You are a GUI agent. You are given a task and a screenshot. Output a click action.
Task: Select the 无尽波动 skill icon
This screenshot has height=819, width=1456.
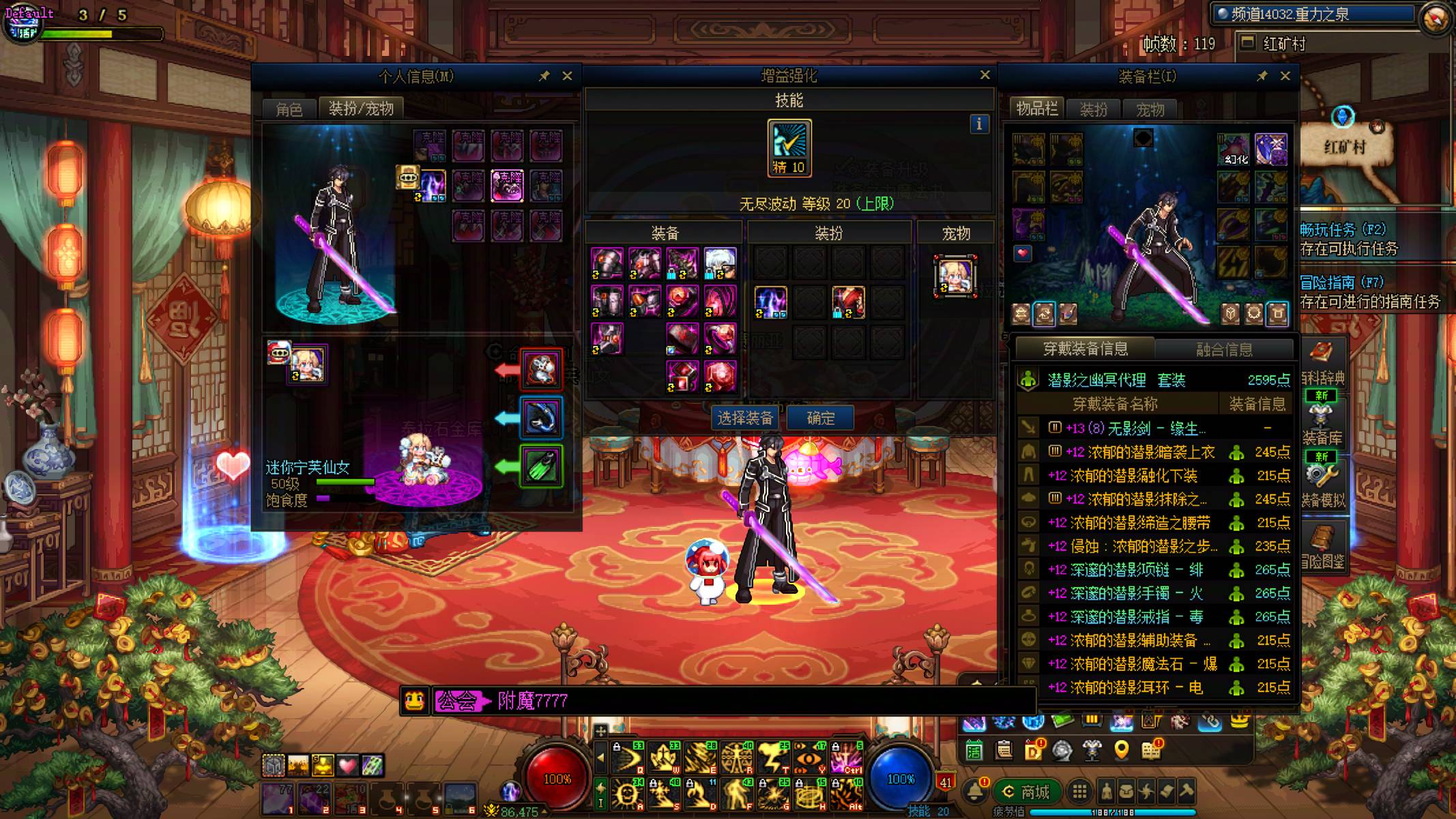tap(789, 147)
